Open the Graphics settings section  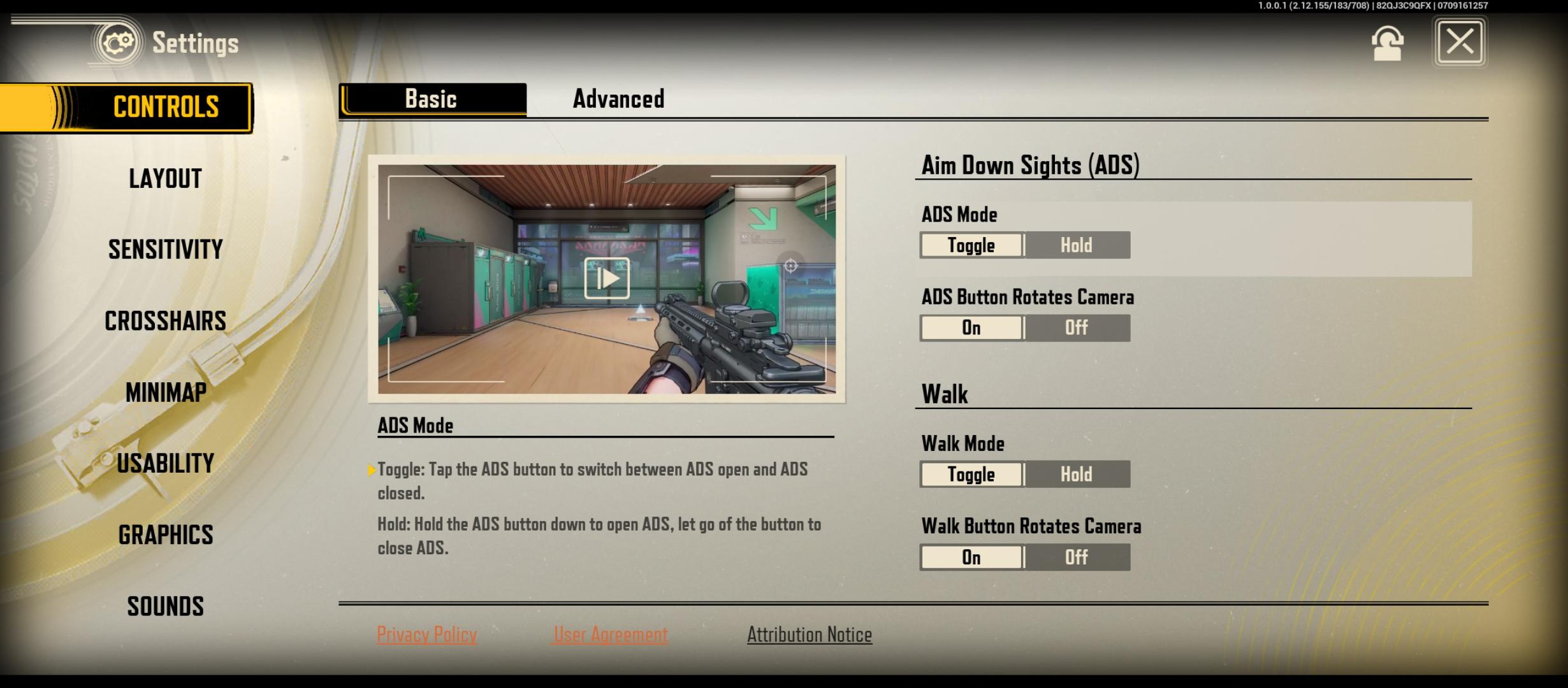click(x=166, y=536)
